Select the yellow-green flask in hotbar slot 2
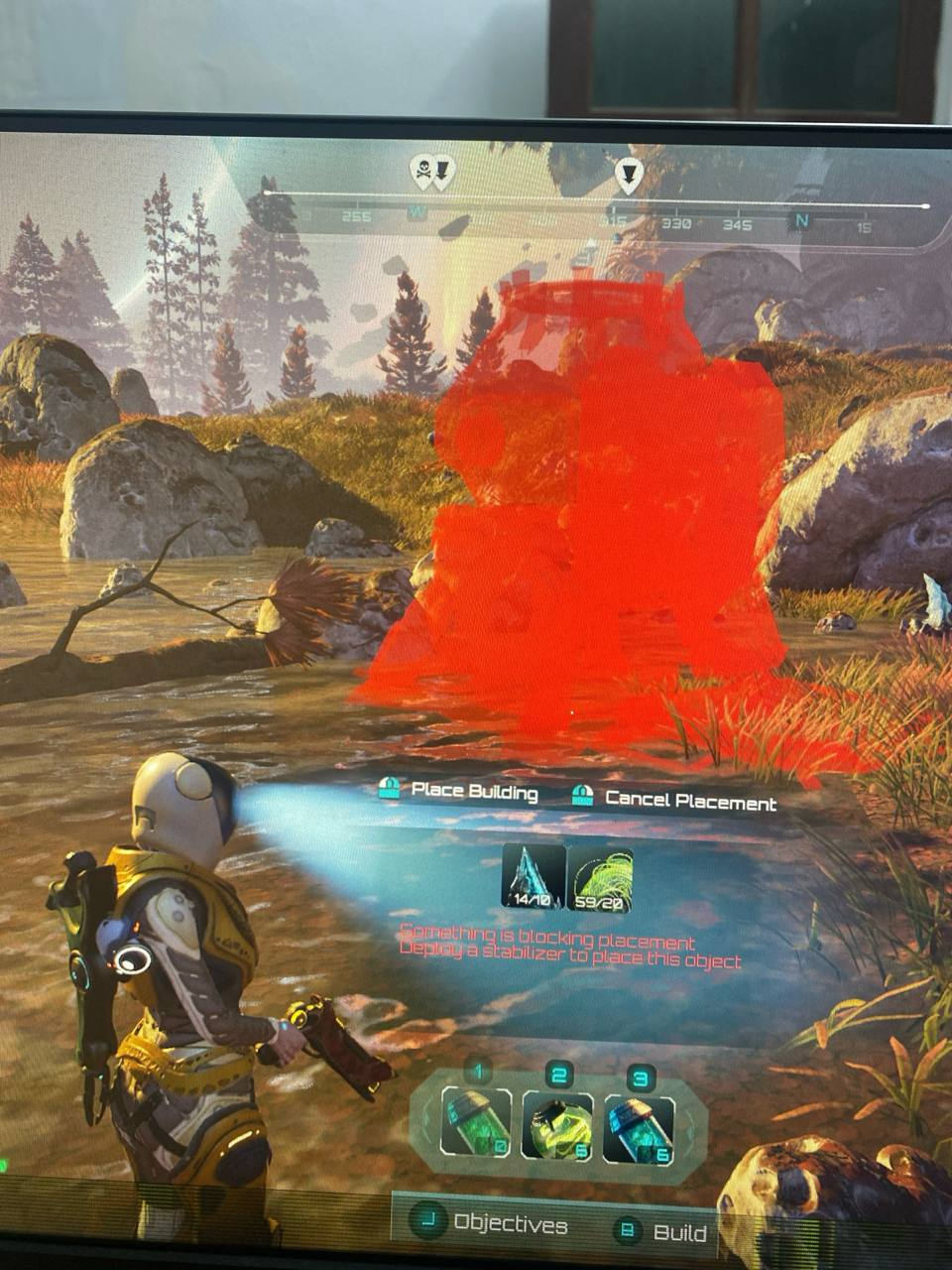 click(x=557, y=1125)
